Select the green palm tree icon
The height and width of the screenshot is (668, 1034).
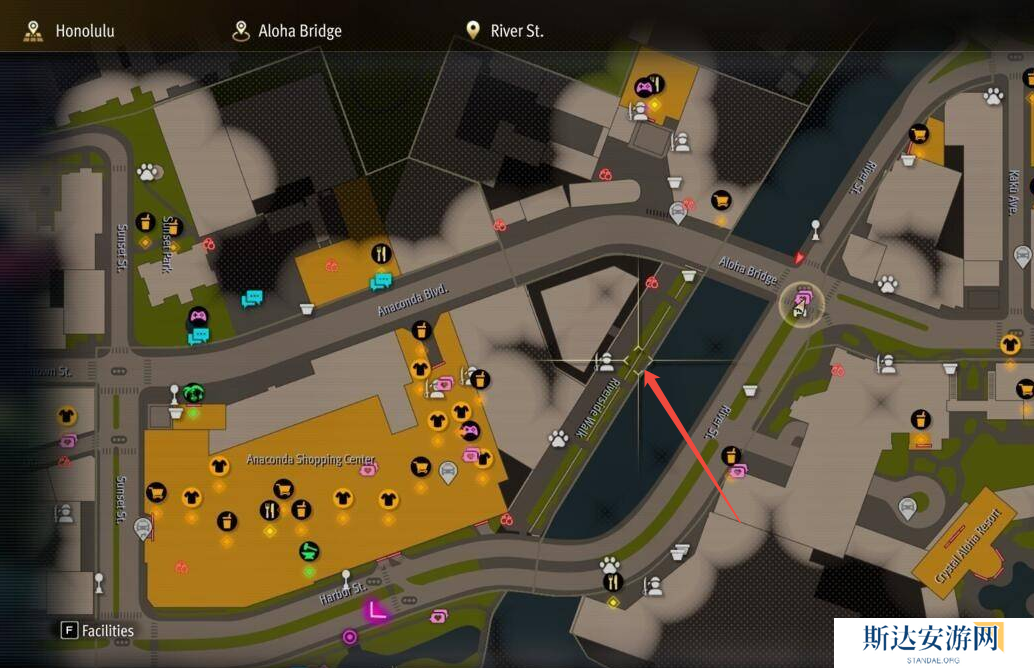tap(193, 393)
